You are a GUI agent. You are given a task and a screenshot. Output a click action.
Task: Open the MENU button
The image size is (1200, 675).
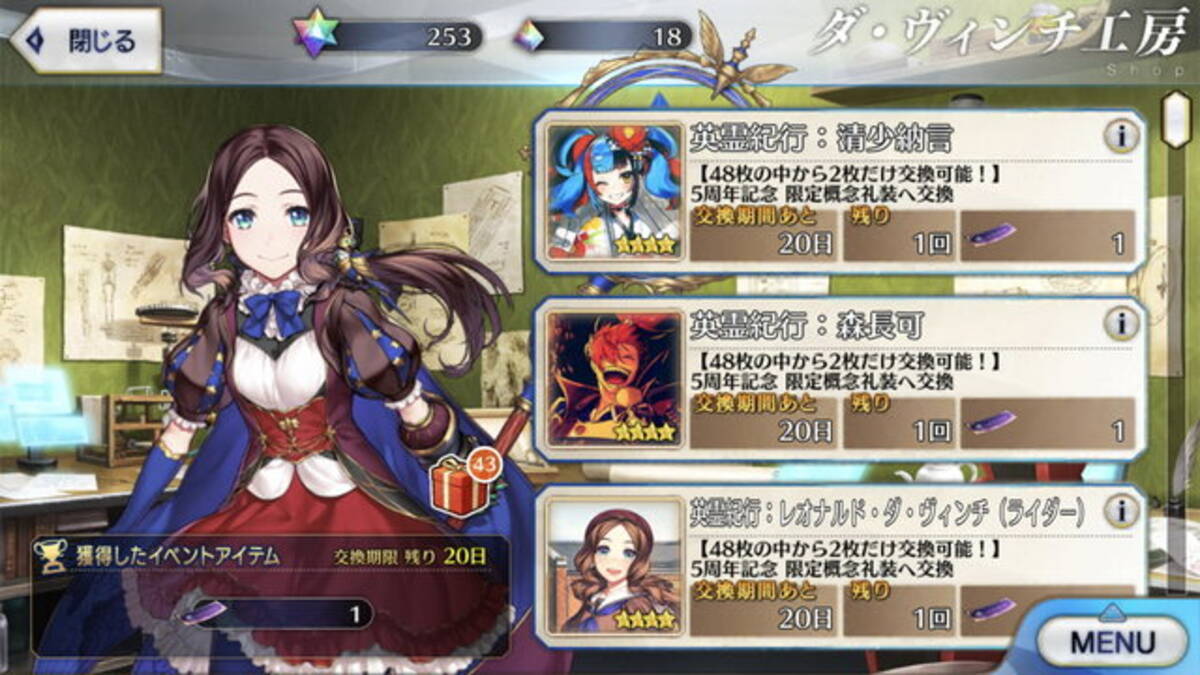click(1112, 641)
